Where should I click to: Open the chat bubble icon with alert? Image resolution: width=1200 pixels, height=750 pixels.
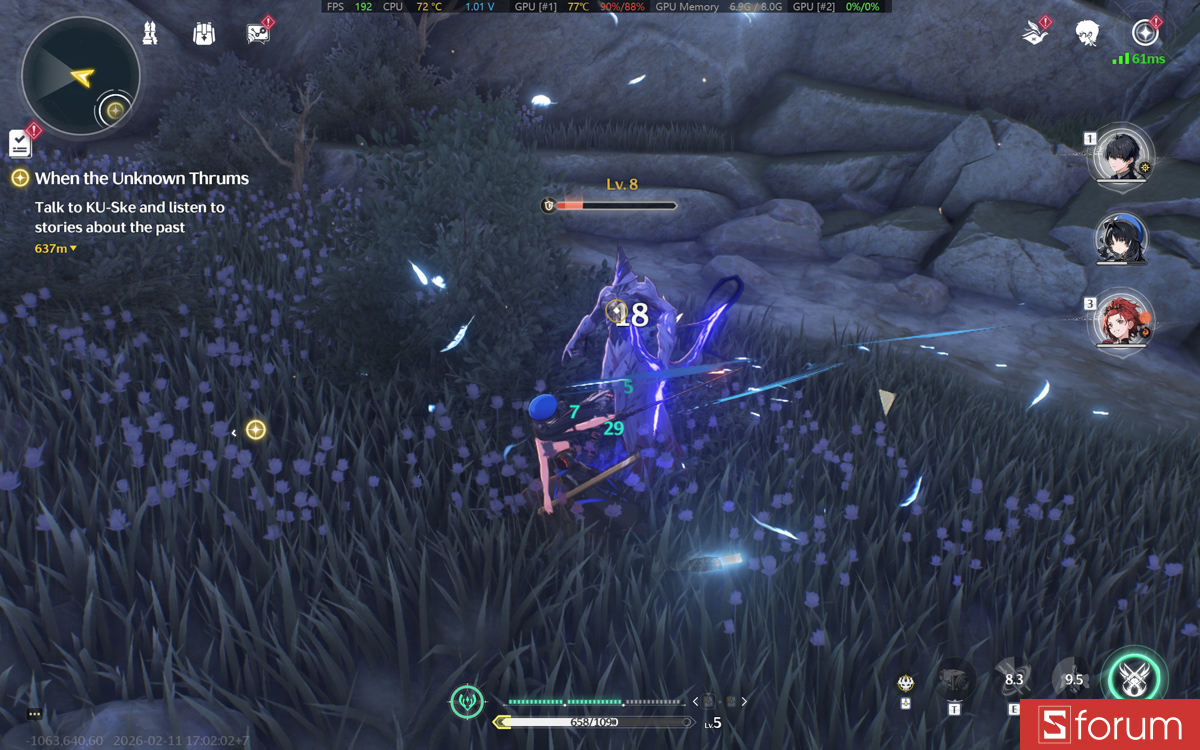258,33
